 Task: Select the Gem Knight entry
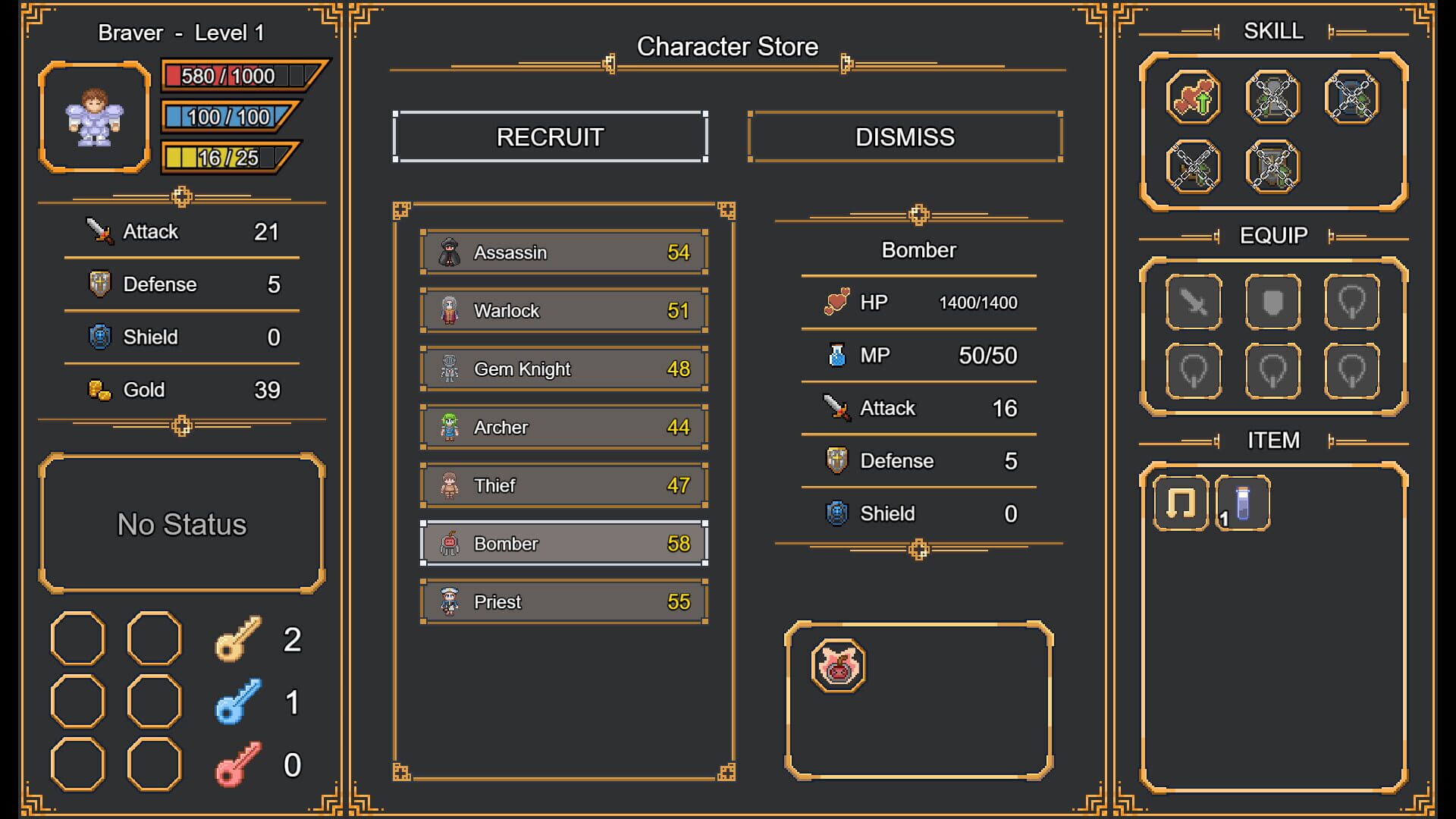pyautogui.click(x=563, y=369)
